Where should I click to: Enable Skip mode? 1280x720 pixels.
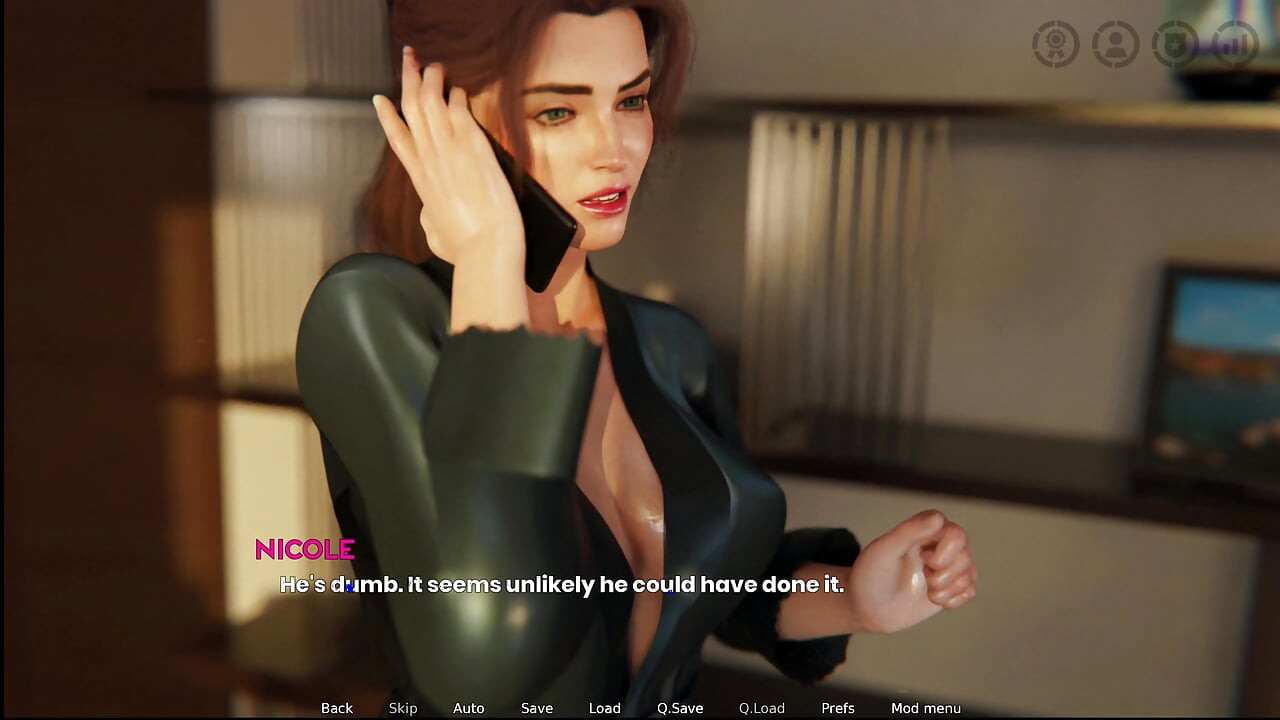tap(403, 708)
